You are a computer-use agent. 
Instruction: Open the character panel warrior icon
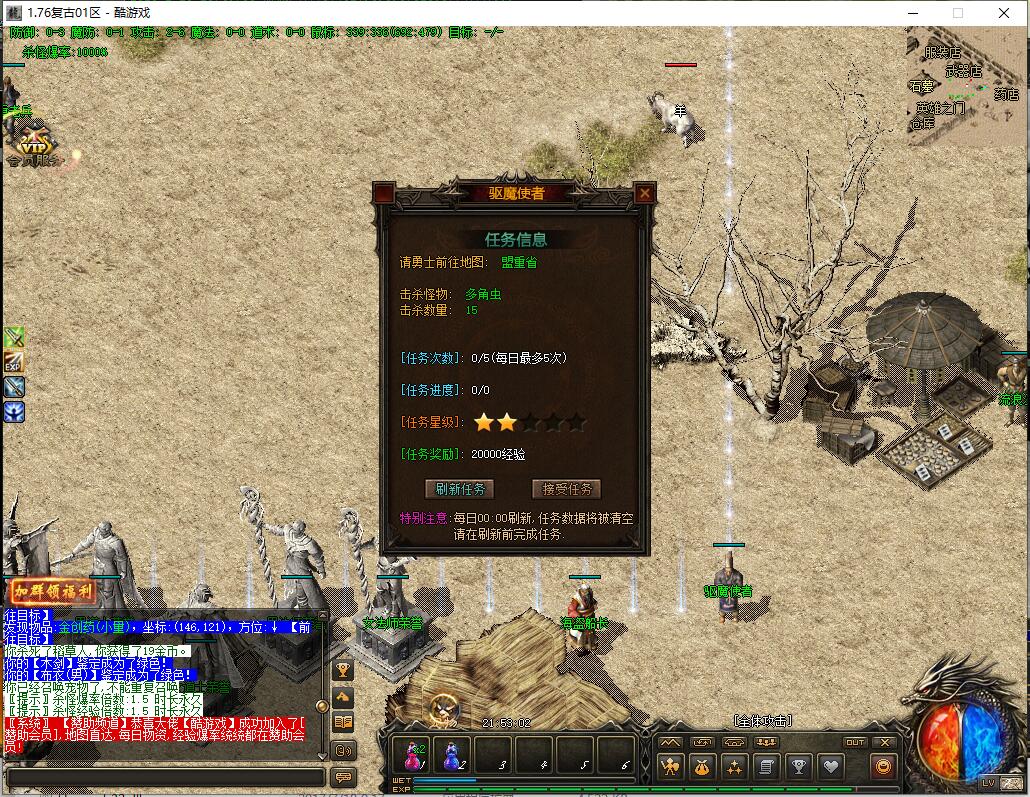[x=670, y=767]
